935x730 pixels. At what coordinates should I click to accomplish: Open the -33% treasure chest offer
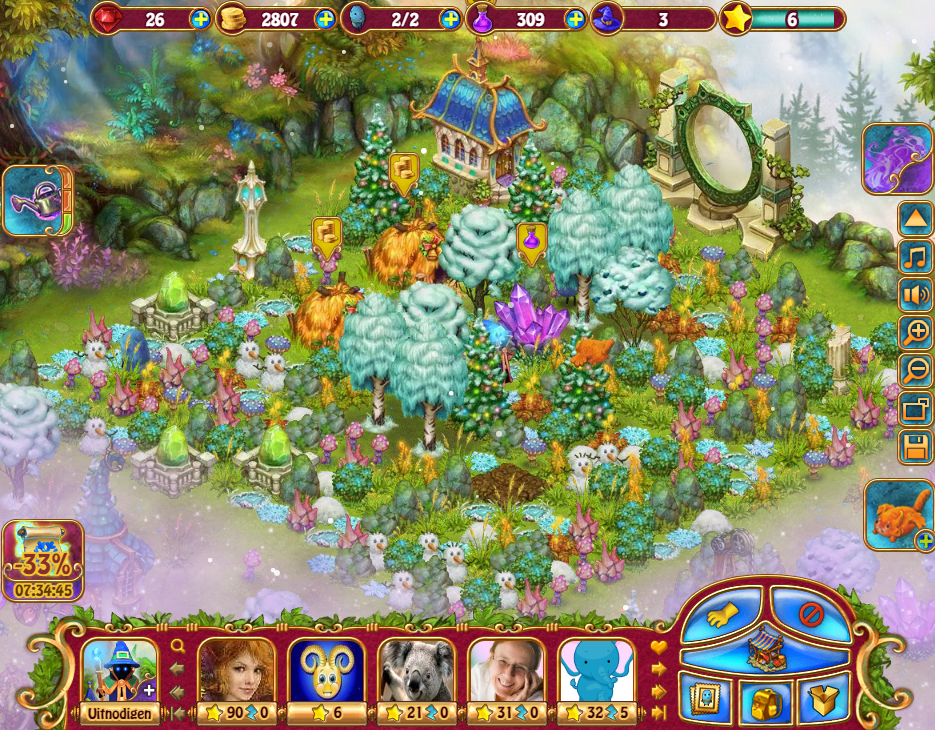pyautogui.click(x=43, y=560)
